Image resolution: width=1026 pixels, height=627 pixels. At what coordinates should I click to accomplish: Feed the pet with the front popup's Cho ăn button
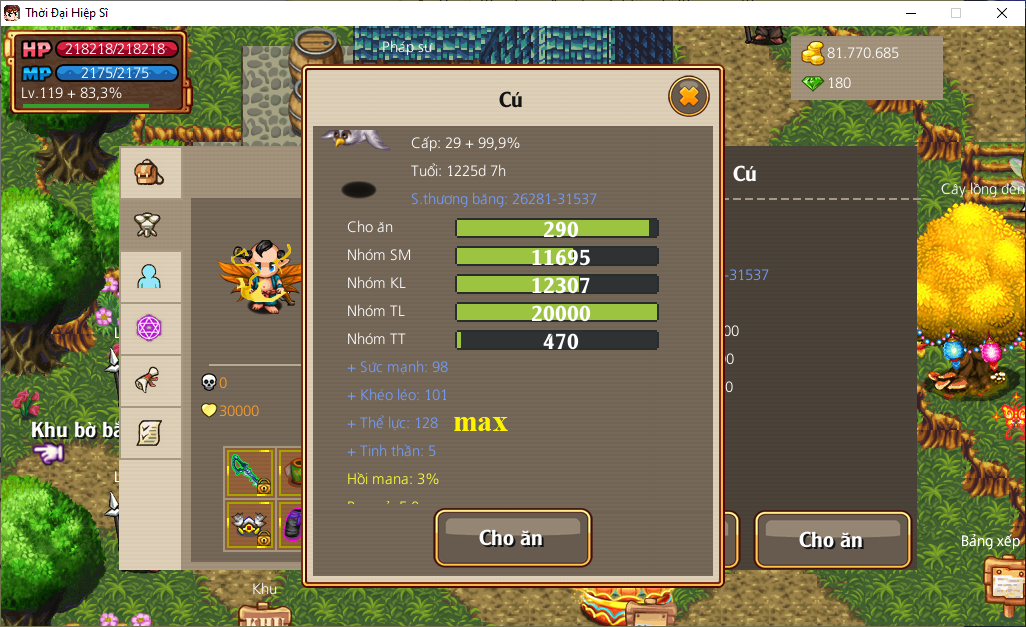[512, 538]
